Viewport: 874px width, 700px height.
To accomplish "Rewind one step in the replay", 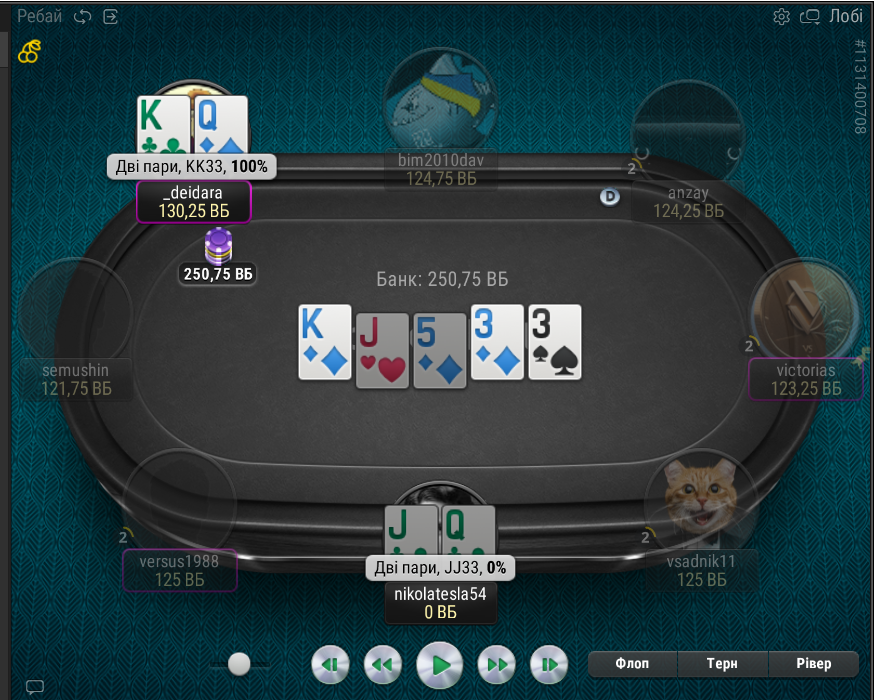I will tap(381, 664).
